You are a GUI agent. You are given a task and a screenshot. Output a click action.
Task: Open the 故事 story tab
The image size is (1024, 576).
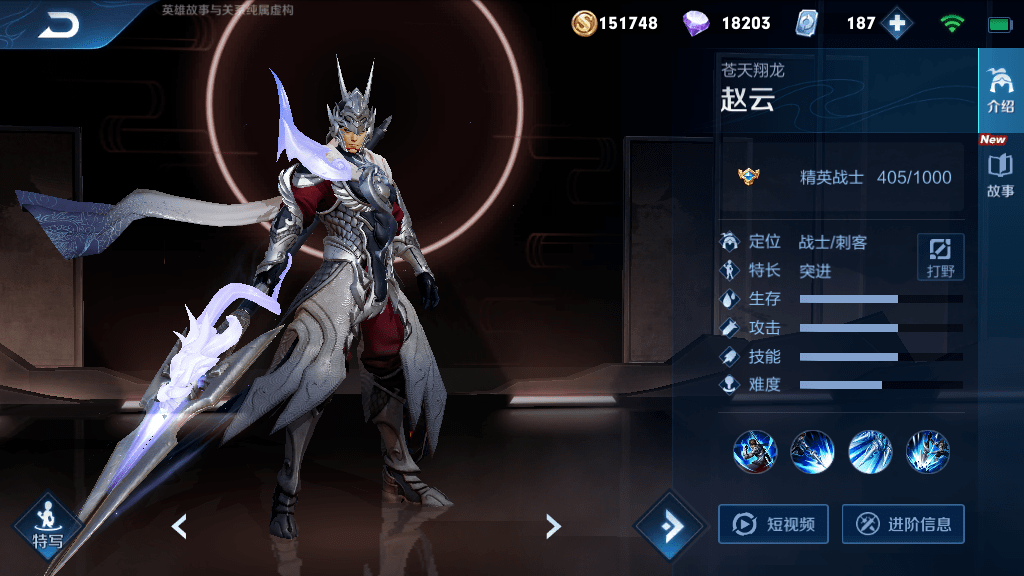(1000, 175)
